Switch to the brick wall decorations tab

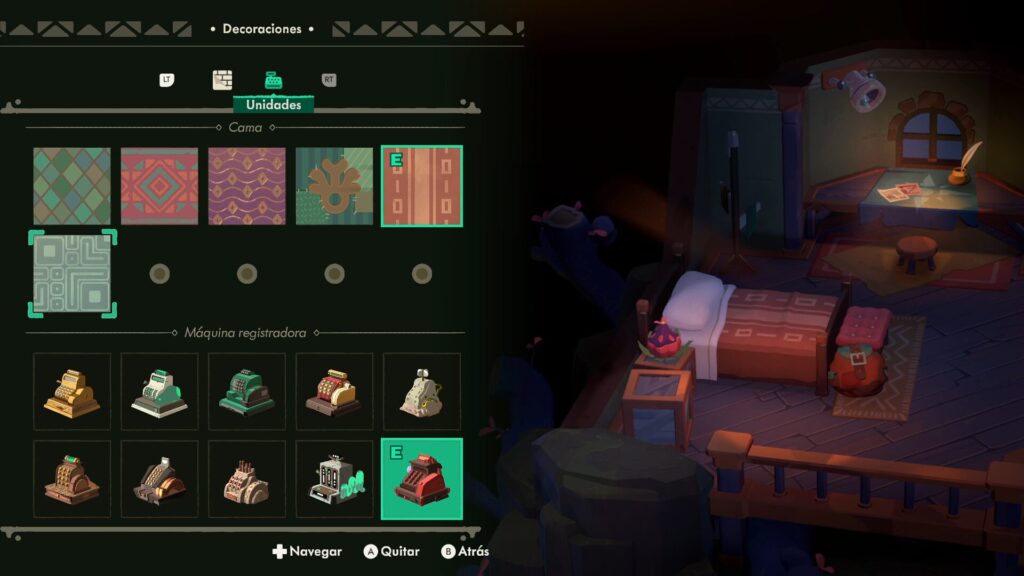click(x=222, y=80)
